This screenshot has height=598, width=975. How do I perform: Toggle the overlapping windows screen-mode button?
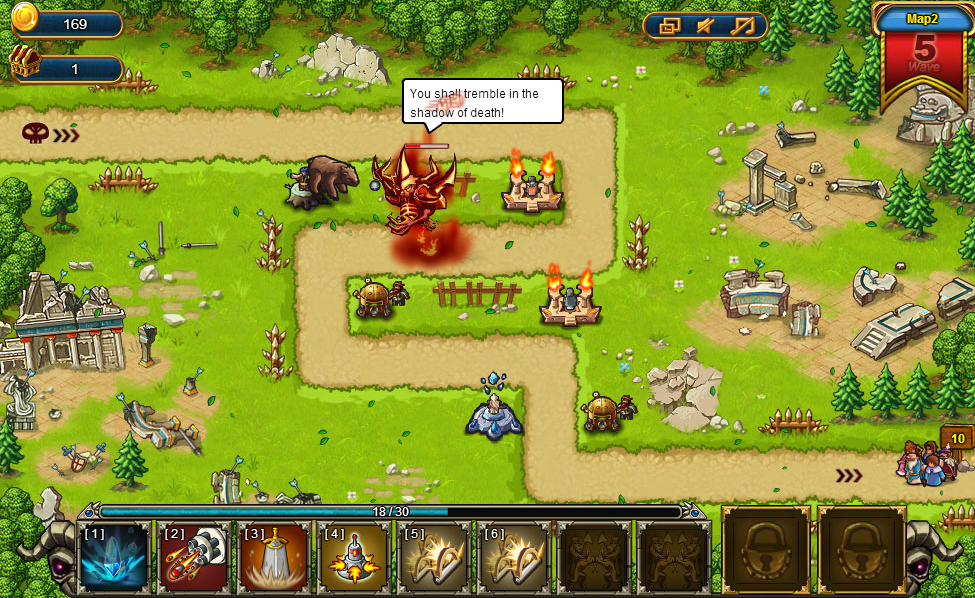(670, 26)
